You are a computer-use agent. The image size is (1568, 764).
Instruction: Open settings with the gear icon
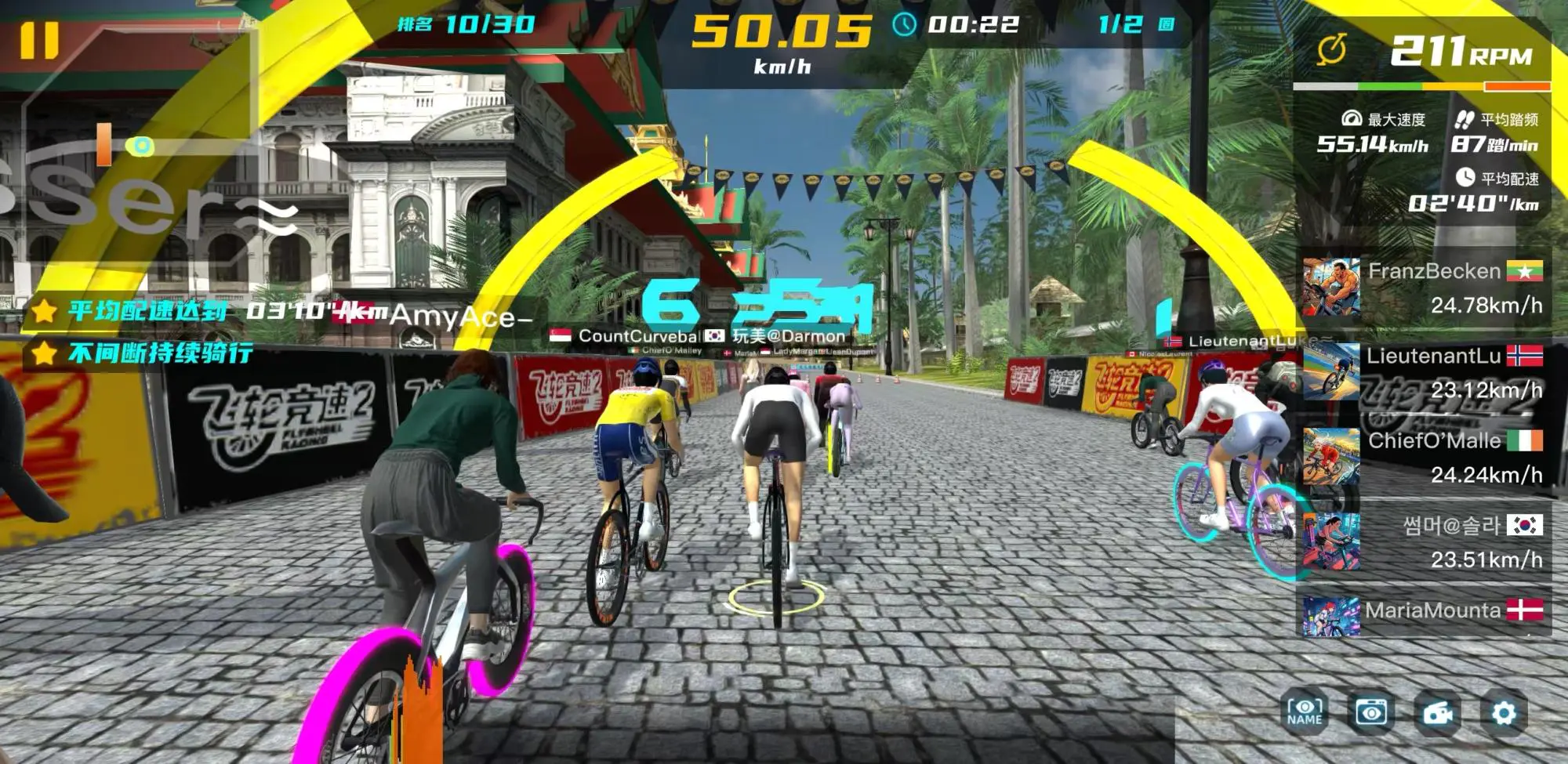click(1504, 713)
